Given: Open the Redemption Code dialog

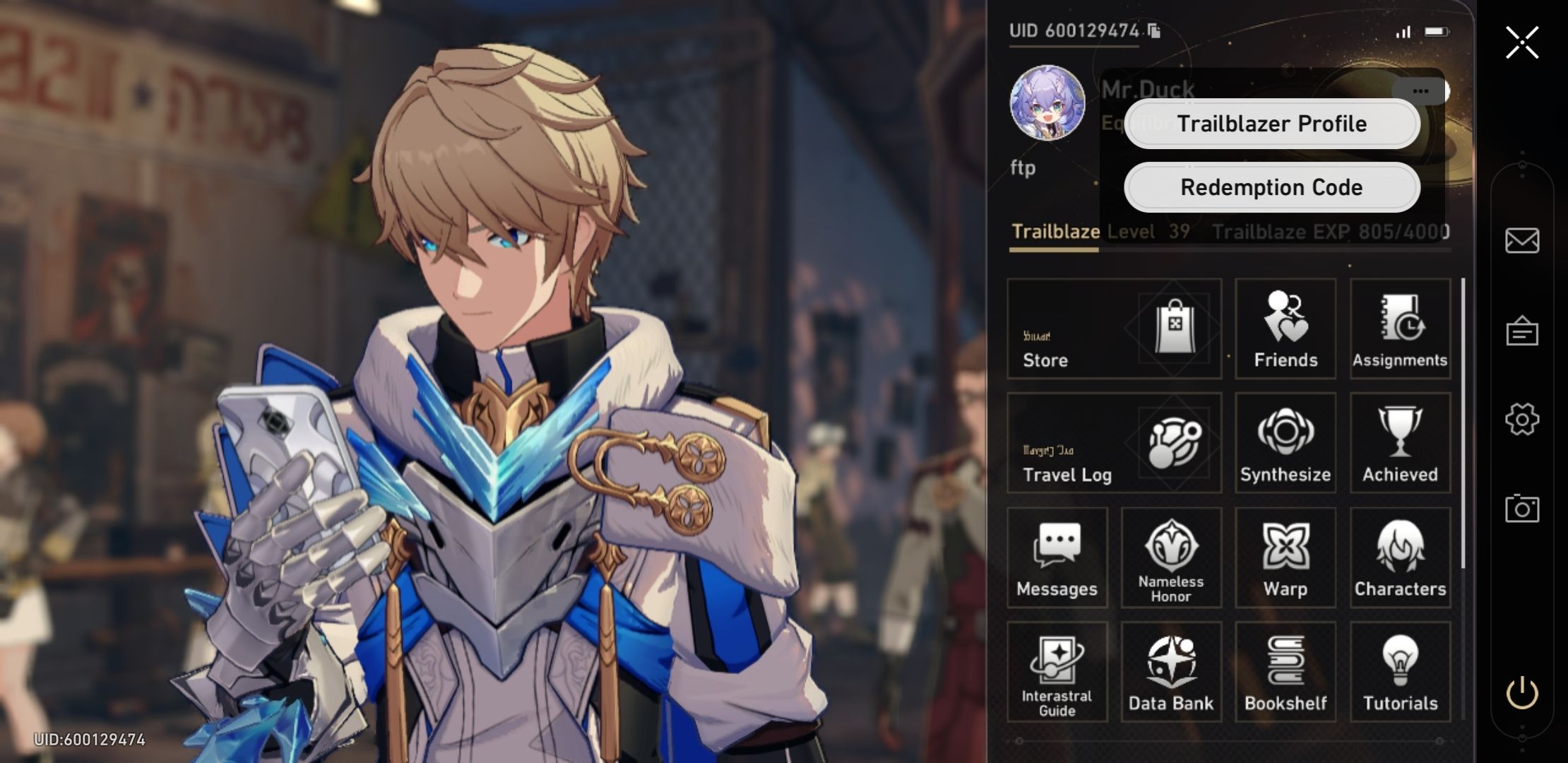Looking at the screenshot, I should pos(1271,187).
